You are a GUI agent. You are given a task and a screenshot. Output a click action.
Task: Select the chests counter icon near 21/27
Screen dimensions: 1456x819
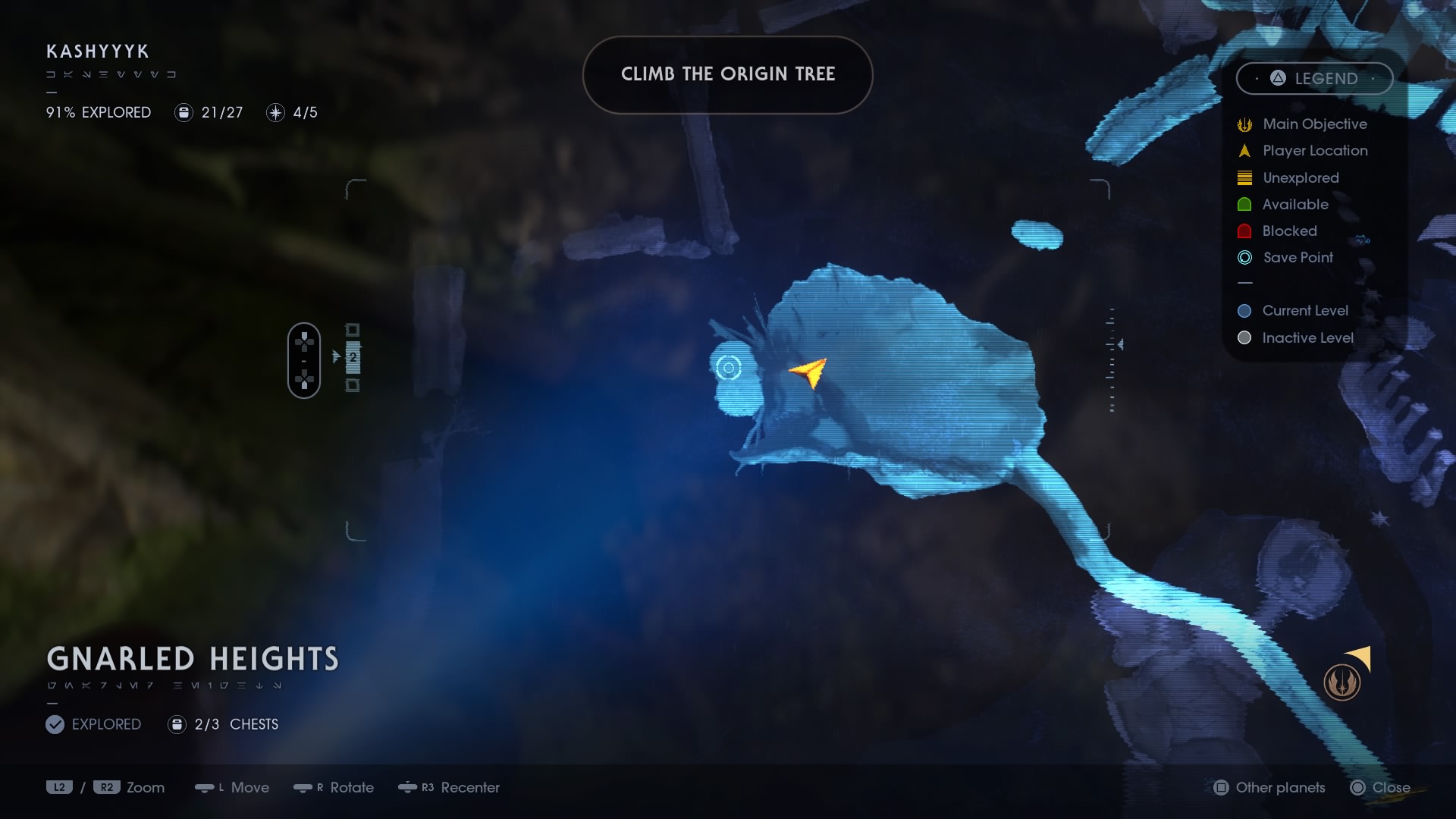click(x=184, y=113)
